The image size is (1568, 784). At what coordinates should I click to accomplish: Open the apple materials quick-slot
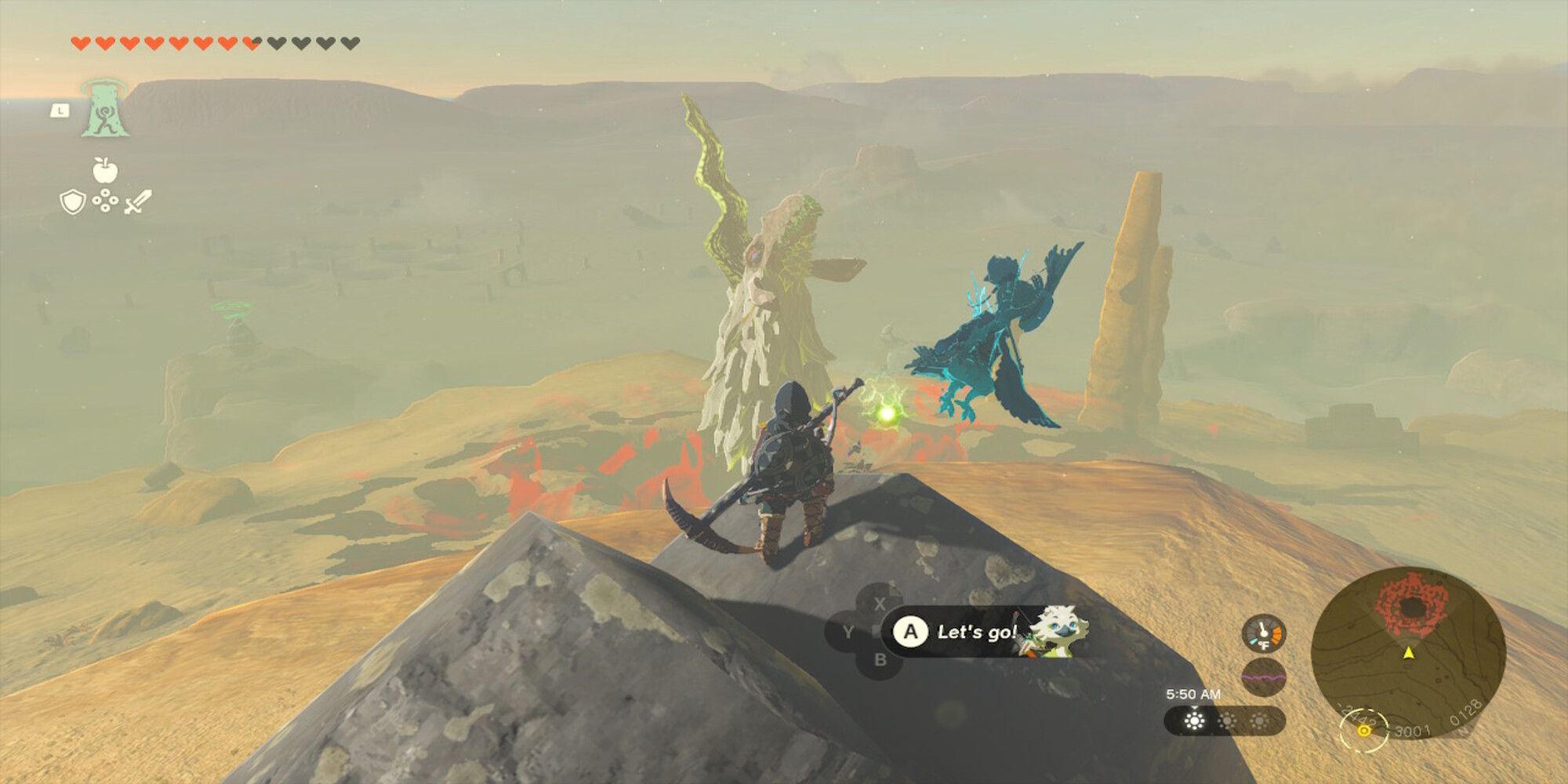(x=104, y=169)
